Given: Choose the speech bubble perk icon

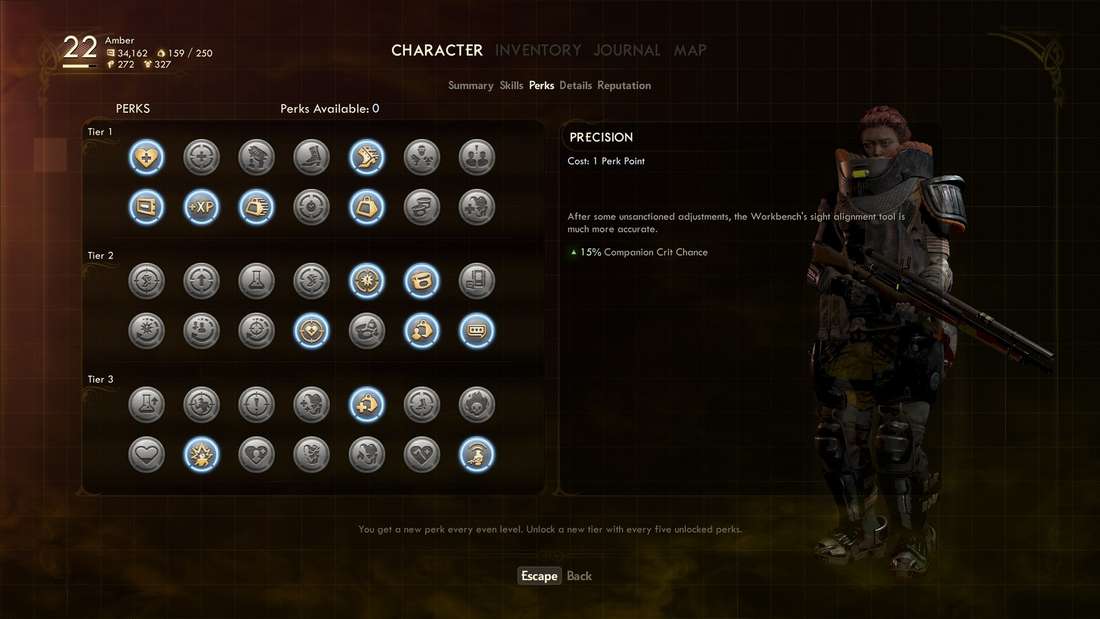Looking at the screenshot, I should [476, 331].
